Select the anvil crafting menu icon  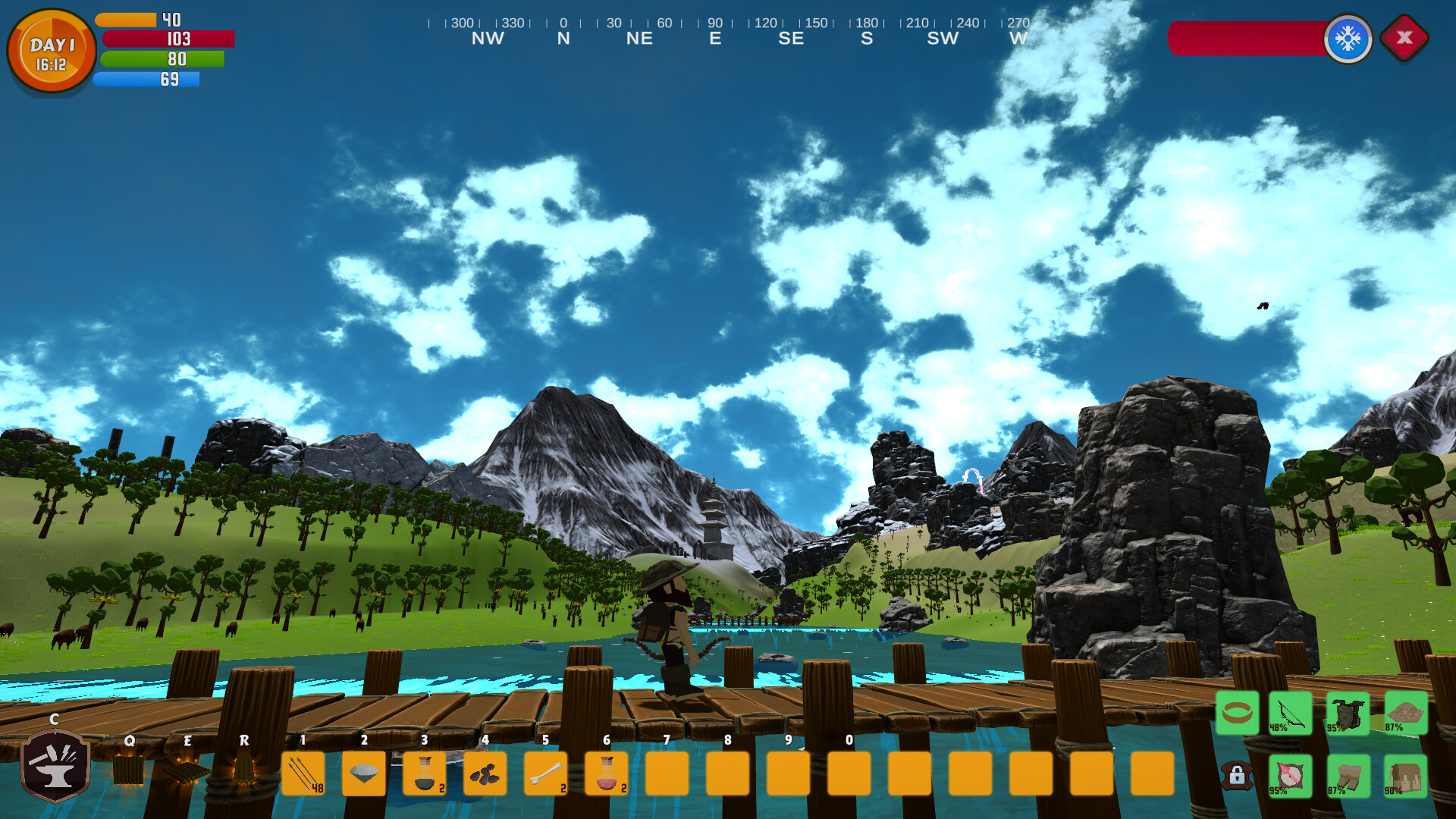[53, 770]
